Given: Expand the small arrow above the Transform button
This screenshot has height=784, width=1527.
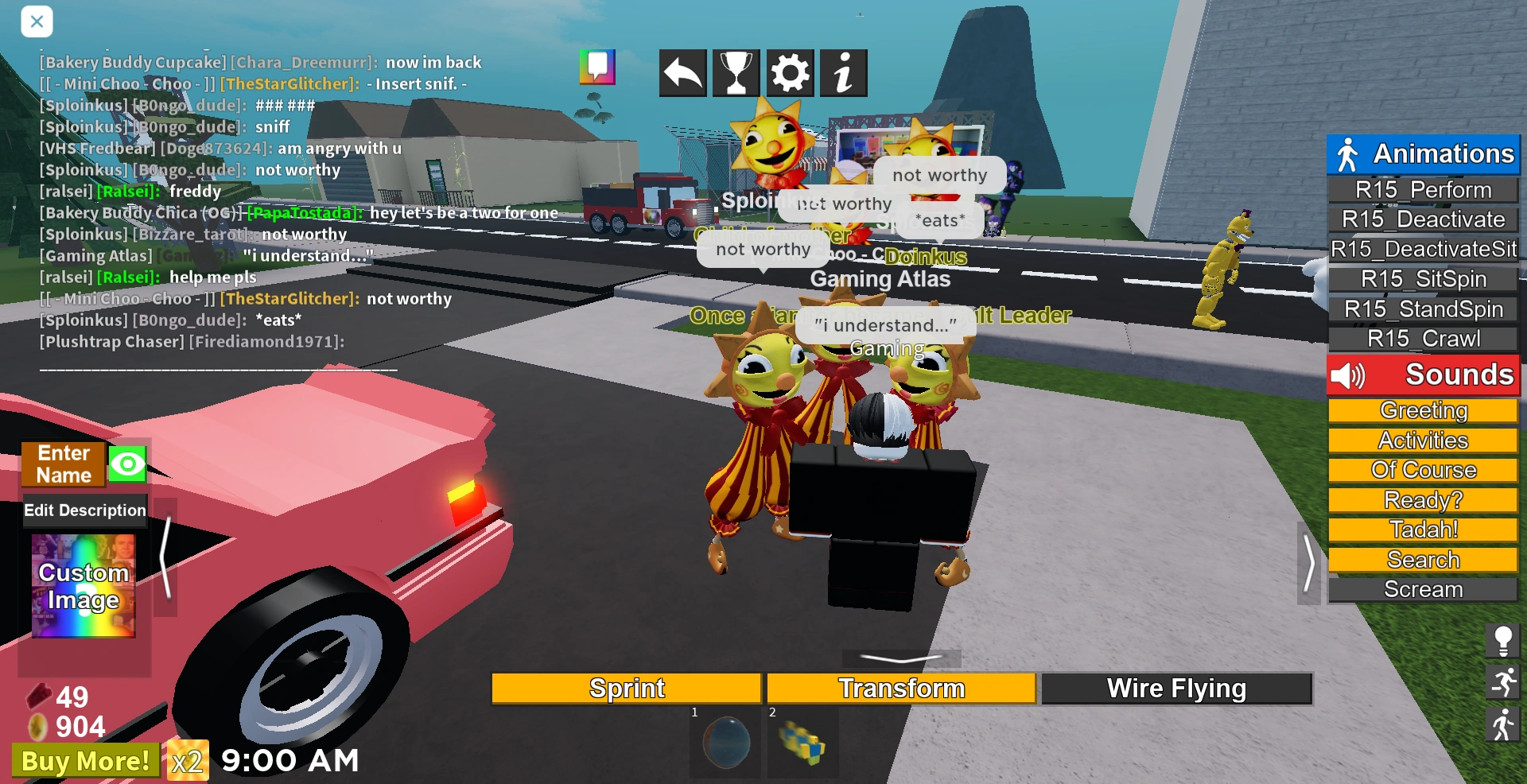Looking at the screenshot, I should [901, 657].
